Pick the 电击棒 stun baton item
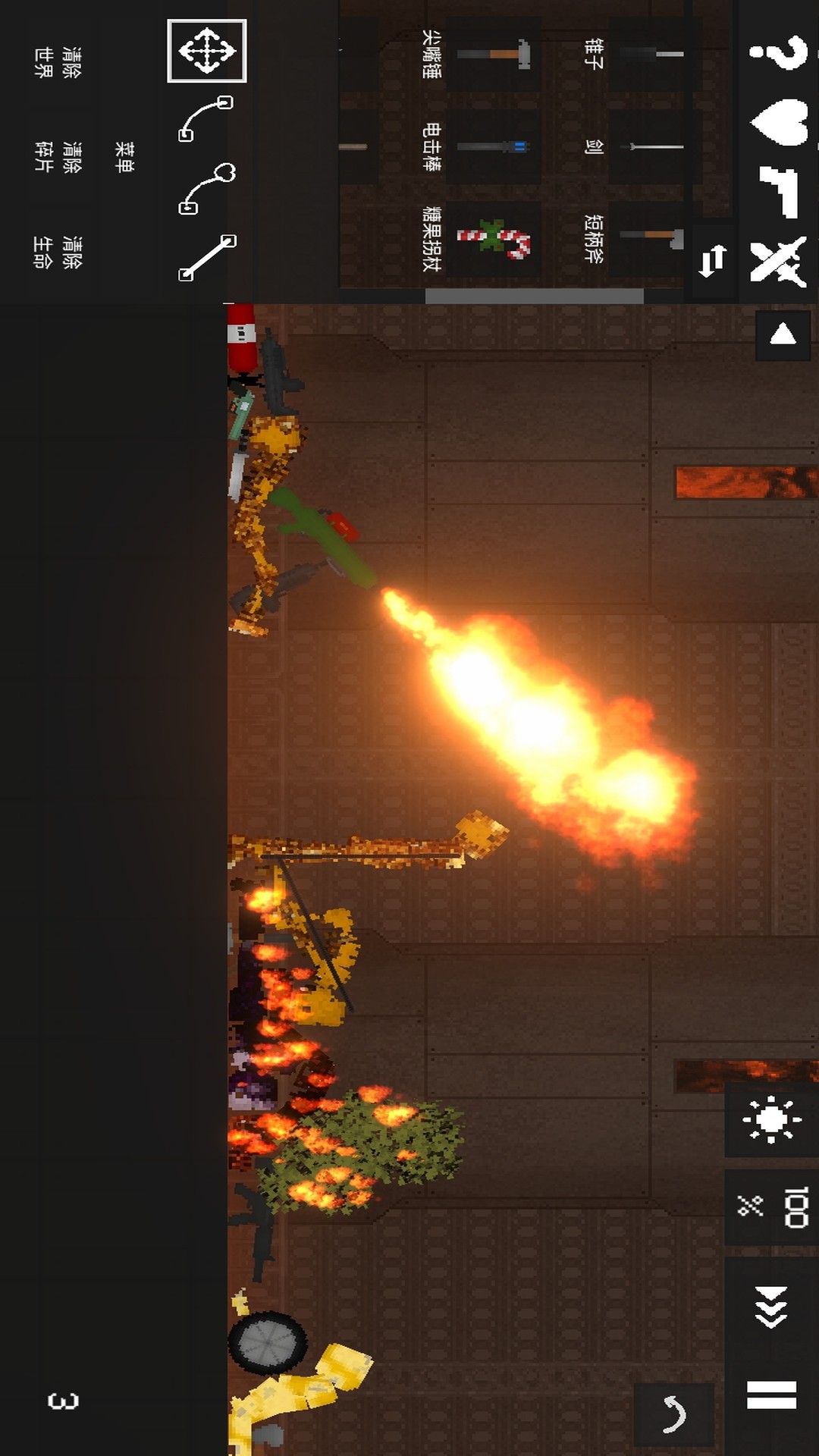This screenshot has width=819, height=1456. (493, 146)
